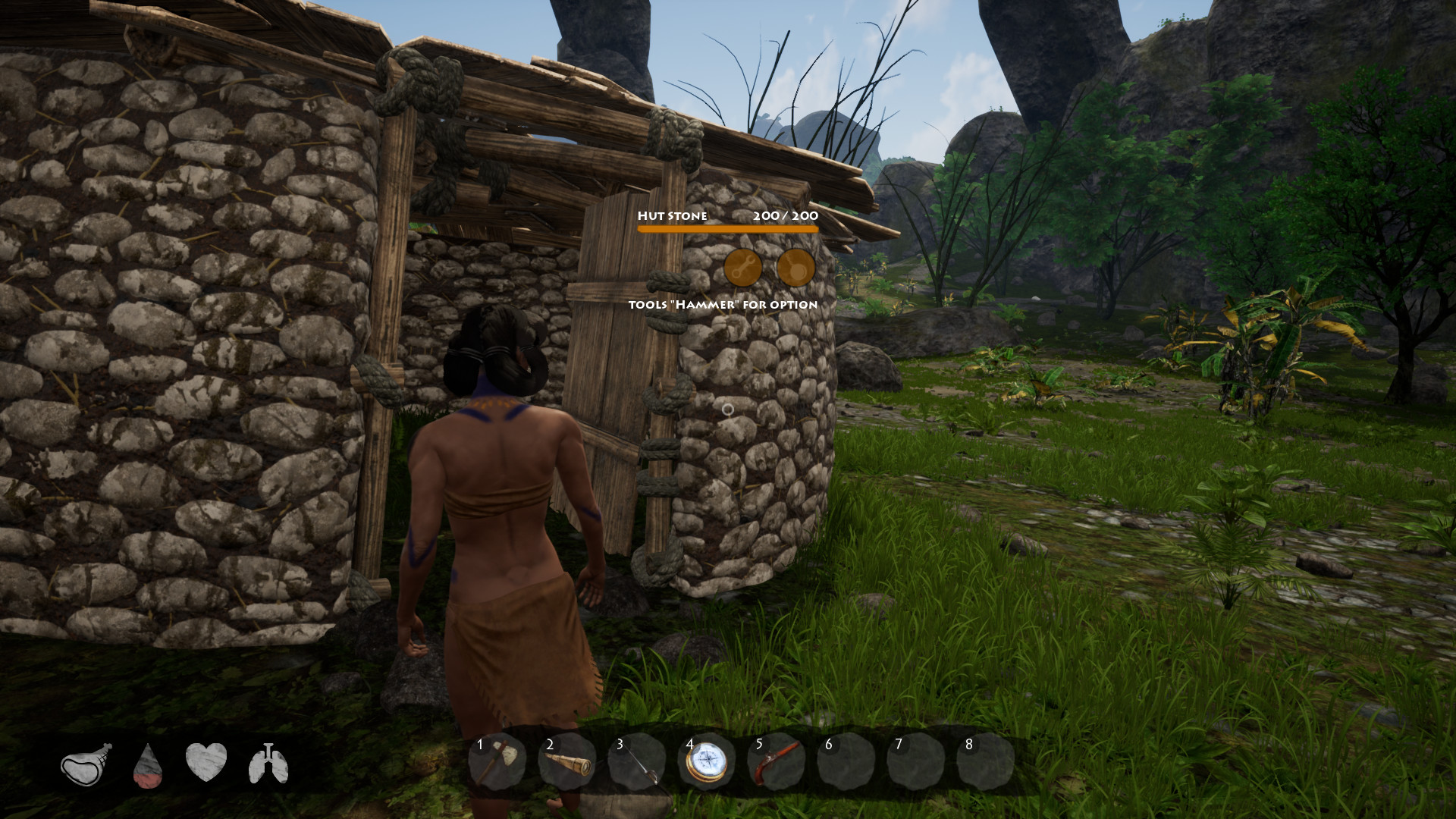
Task: Click the thirst water droplet indicator
Action: coord(146,764)
